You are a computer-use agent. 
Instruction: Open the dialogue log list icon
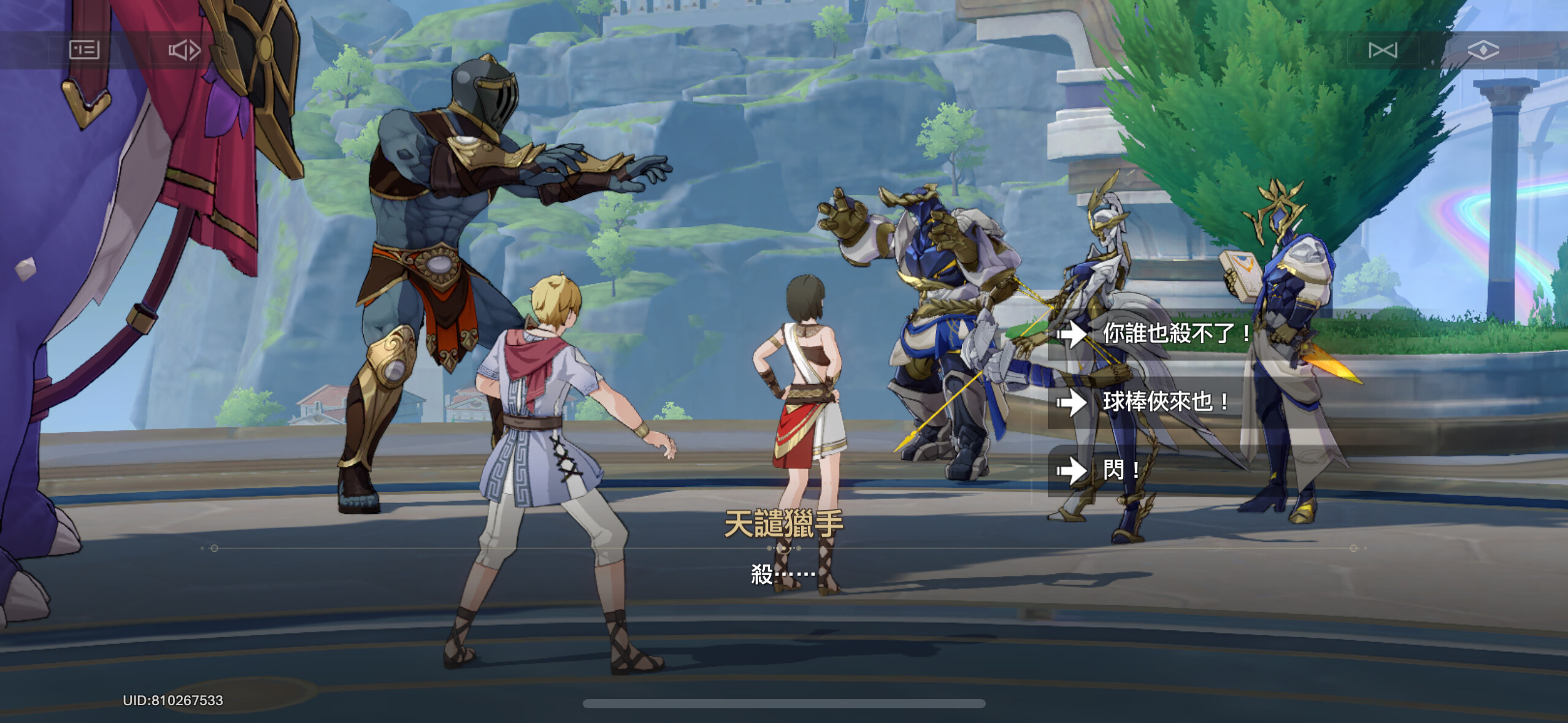click(x=84, y=50)
